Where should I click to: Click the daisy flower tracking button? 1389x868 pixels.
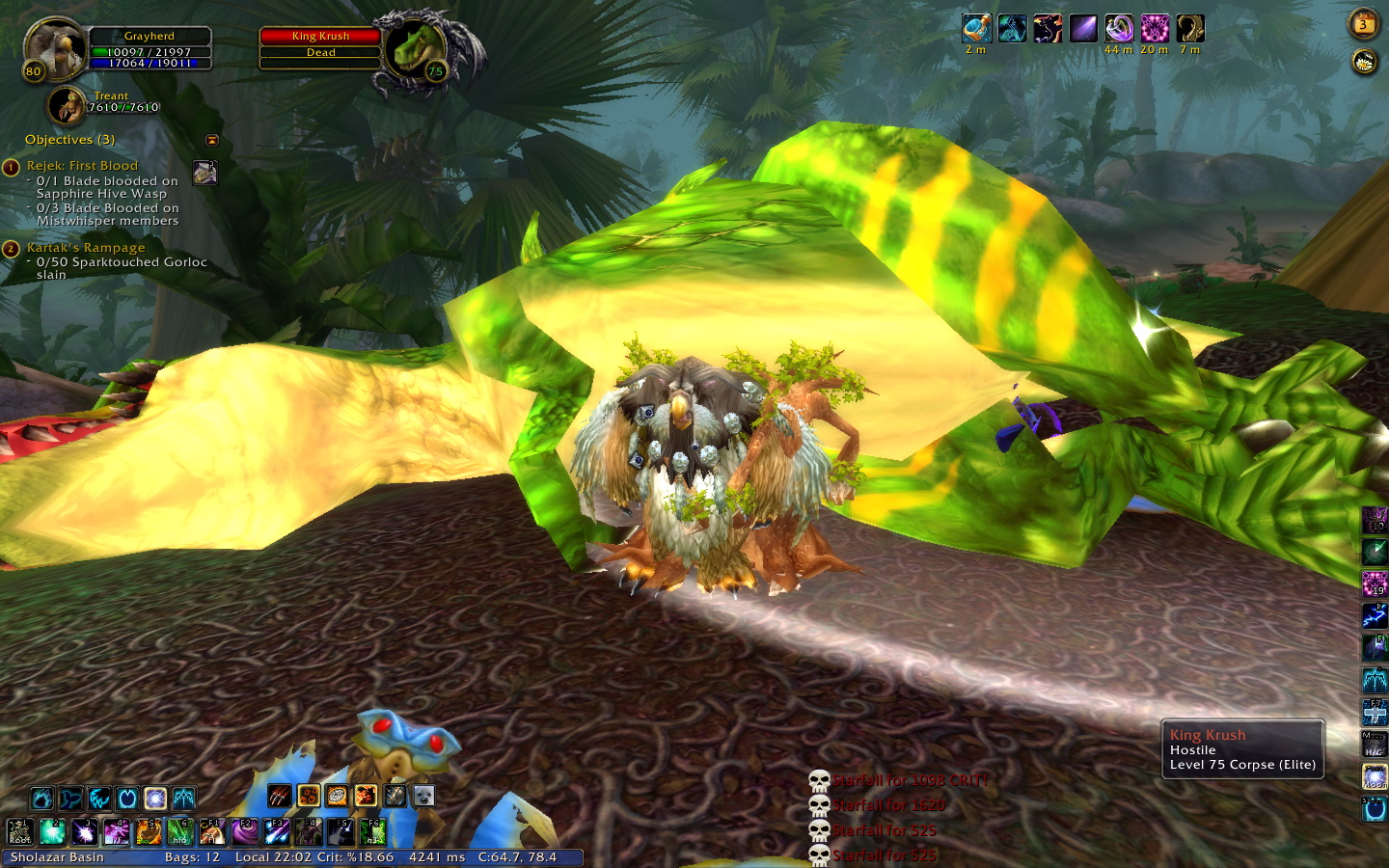[x=1363, y=63]
